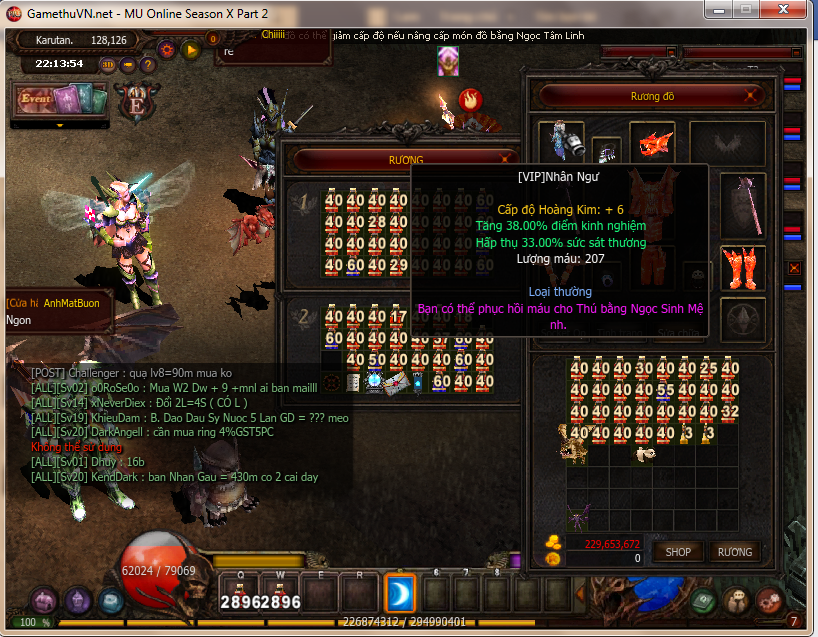Select the red dragon helmet equipment slot
Image resolution: width=818 pixels, height=637 pixels.
656,142
